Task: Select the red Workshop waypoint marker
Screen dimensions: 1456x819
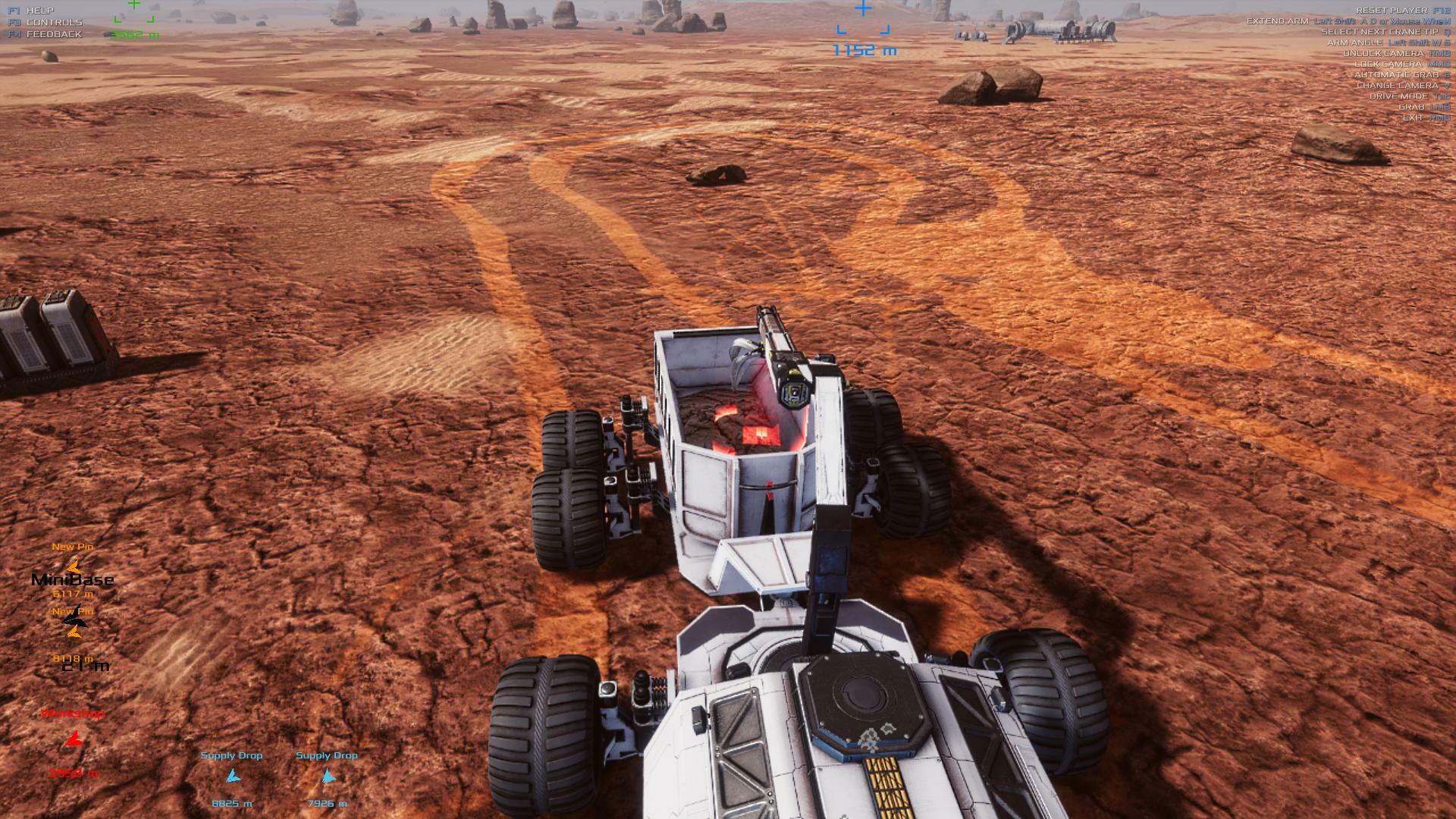Action: coord(74,739)
